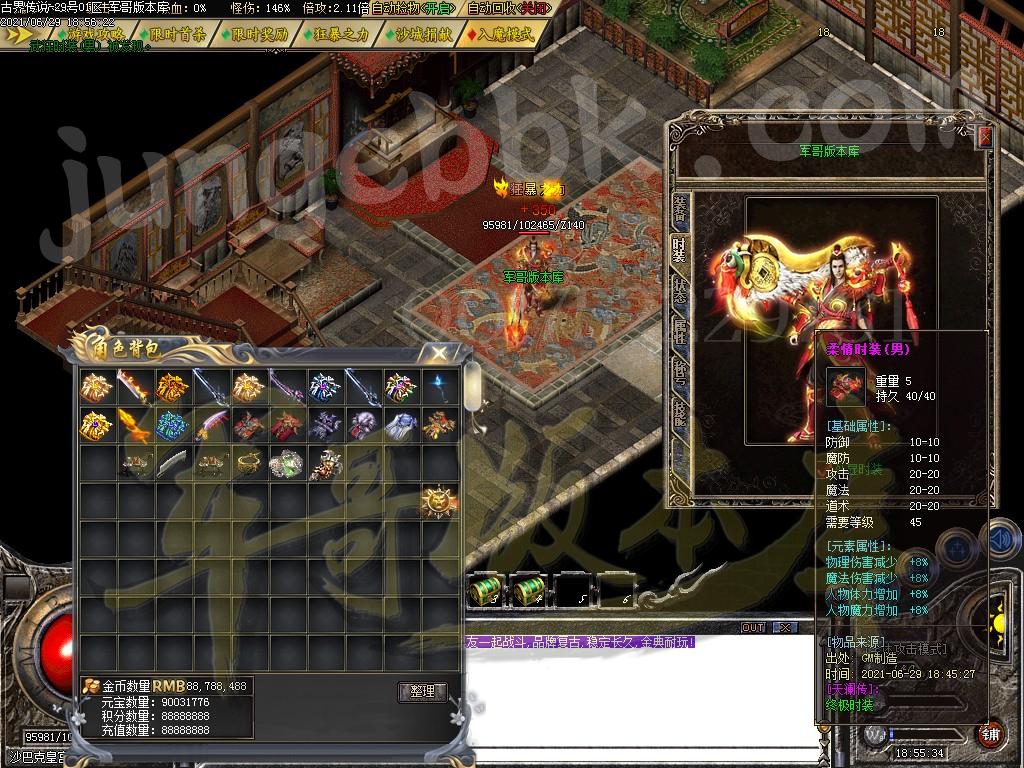Select the gold ring item in the bag
The image size is (1024, 768).
(x=248, y=462)
